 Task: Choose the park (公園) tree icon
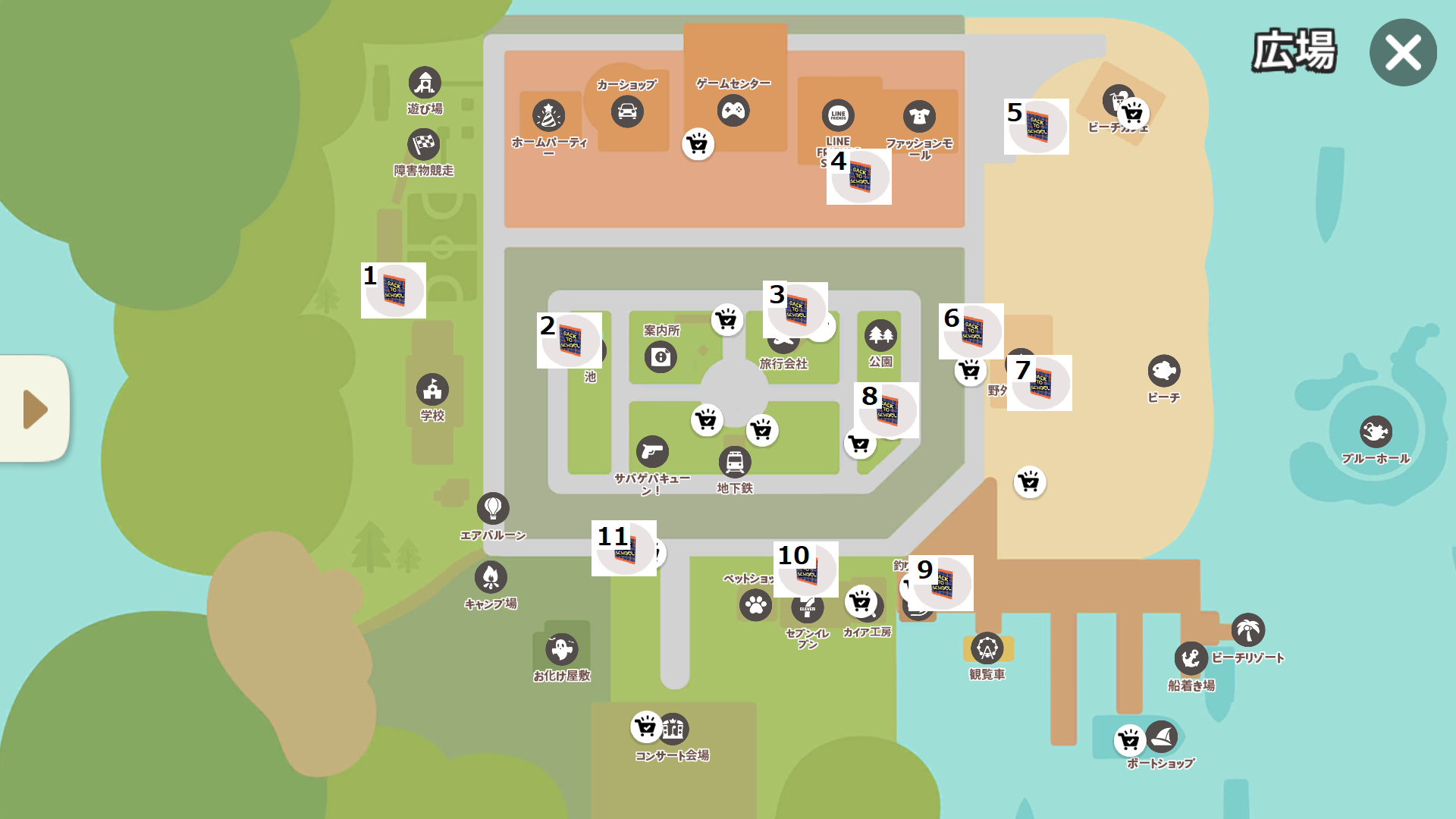880,334
